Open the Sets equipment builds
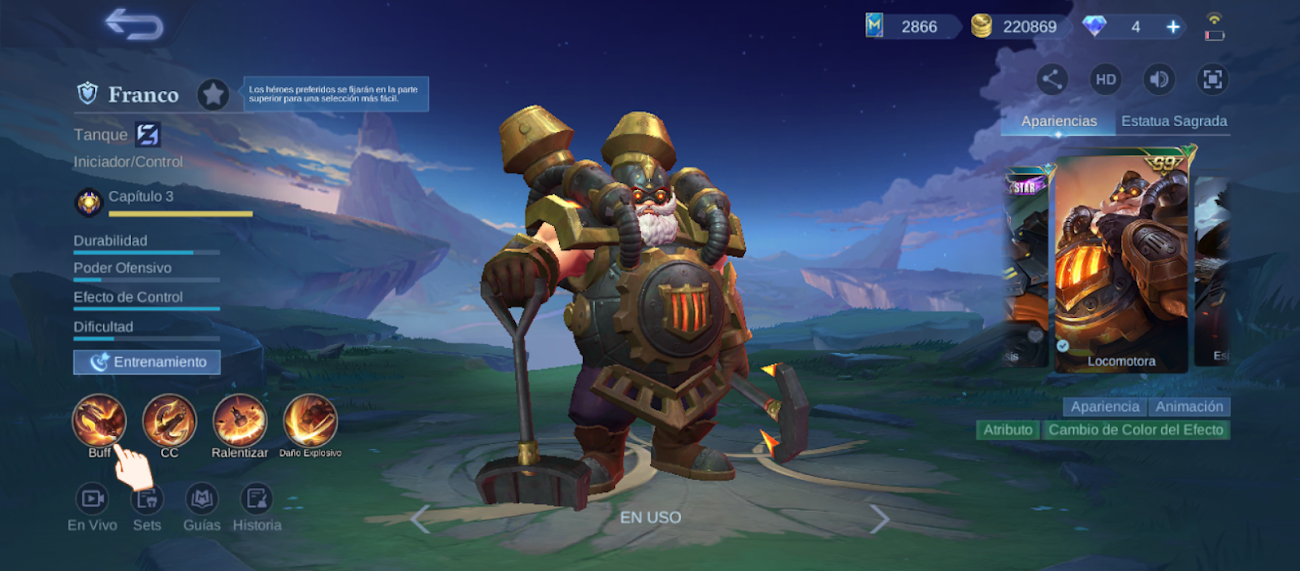This screenshot has width=1300, height=571. click(x=147, y=498)
